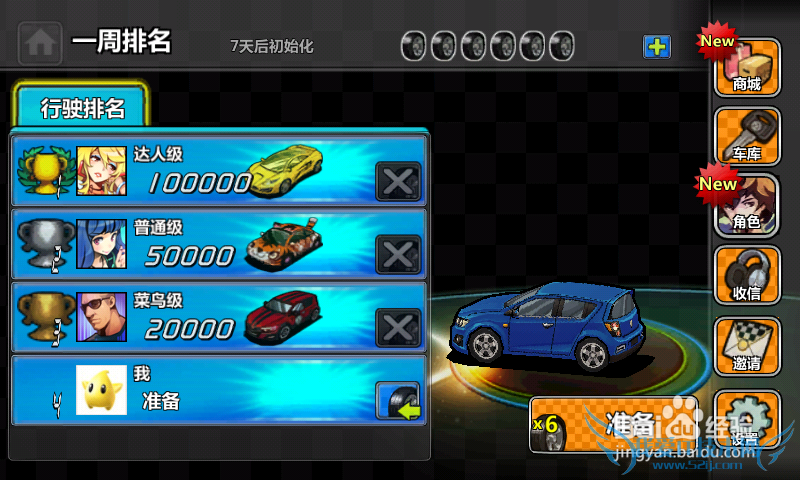Click the X button on 普通级 row
The width and height of the screenshot is (800, 480).
[x=398, y=255]
